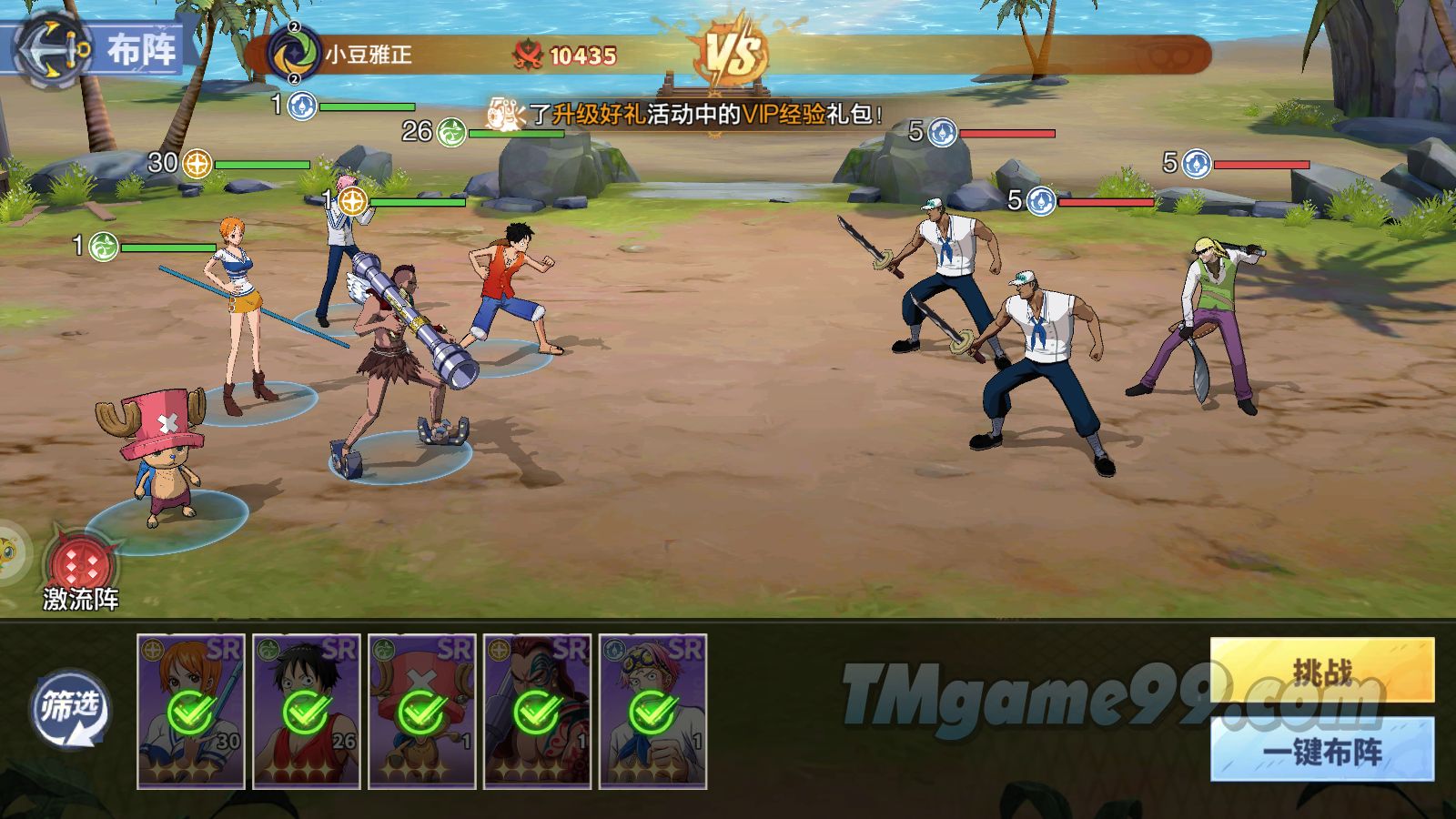Image resolution: width=1456 pixels, height=819 pixels.
Task: Select the Luffy hero card
Action: click(x=307, y=711)
